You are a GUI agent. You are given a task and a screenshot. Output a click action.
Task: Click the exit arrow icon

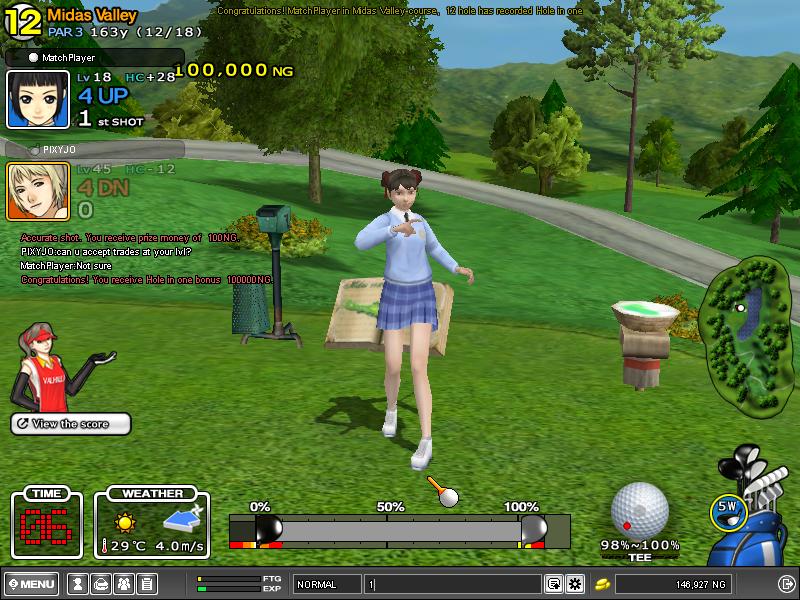[x=786, y=584]
